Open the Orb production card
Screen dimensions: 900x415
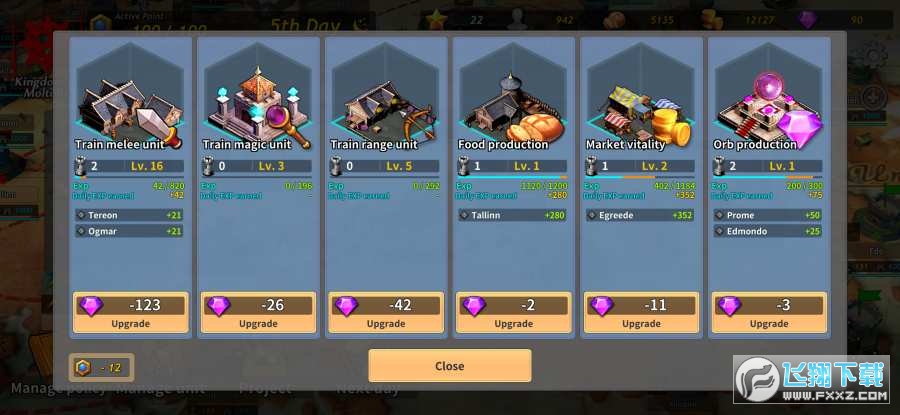pos(769,100)
